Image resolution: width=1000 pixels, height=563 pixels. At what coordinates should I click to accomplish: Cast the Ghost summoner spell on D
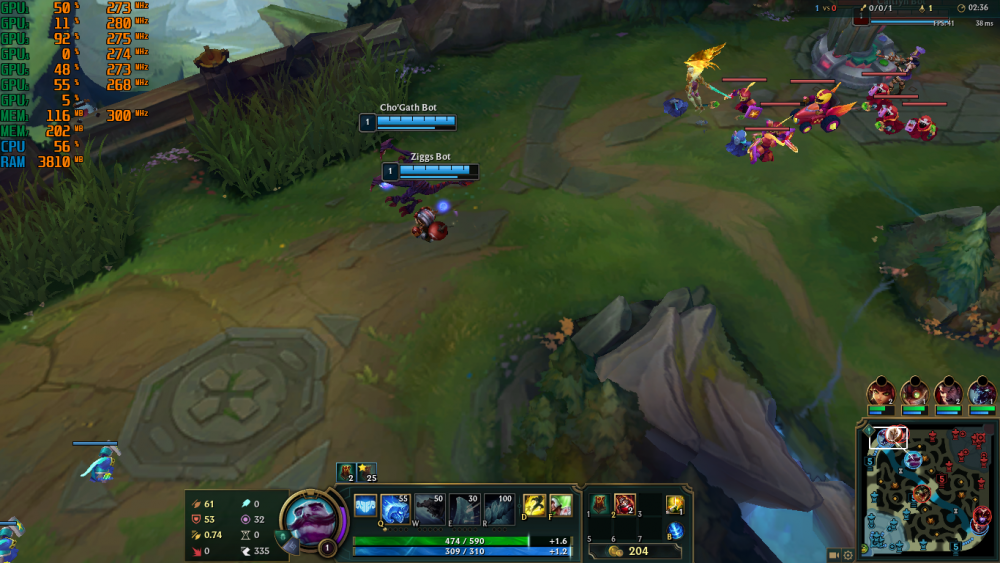click(534, 506)
